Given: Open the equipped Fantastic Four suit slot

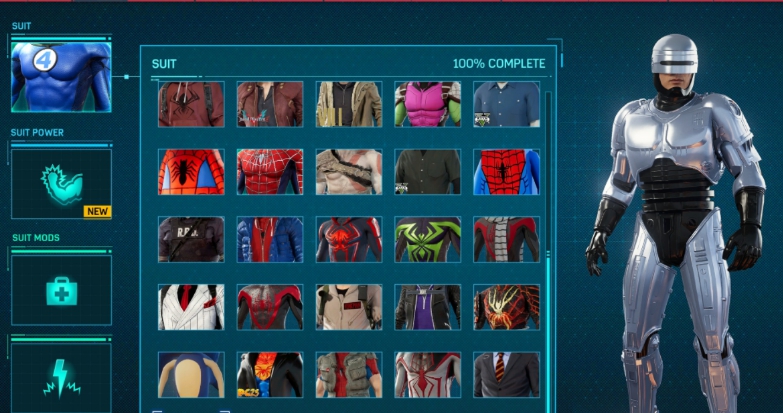Looking at the screenshot, I should pos(61,77).
